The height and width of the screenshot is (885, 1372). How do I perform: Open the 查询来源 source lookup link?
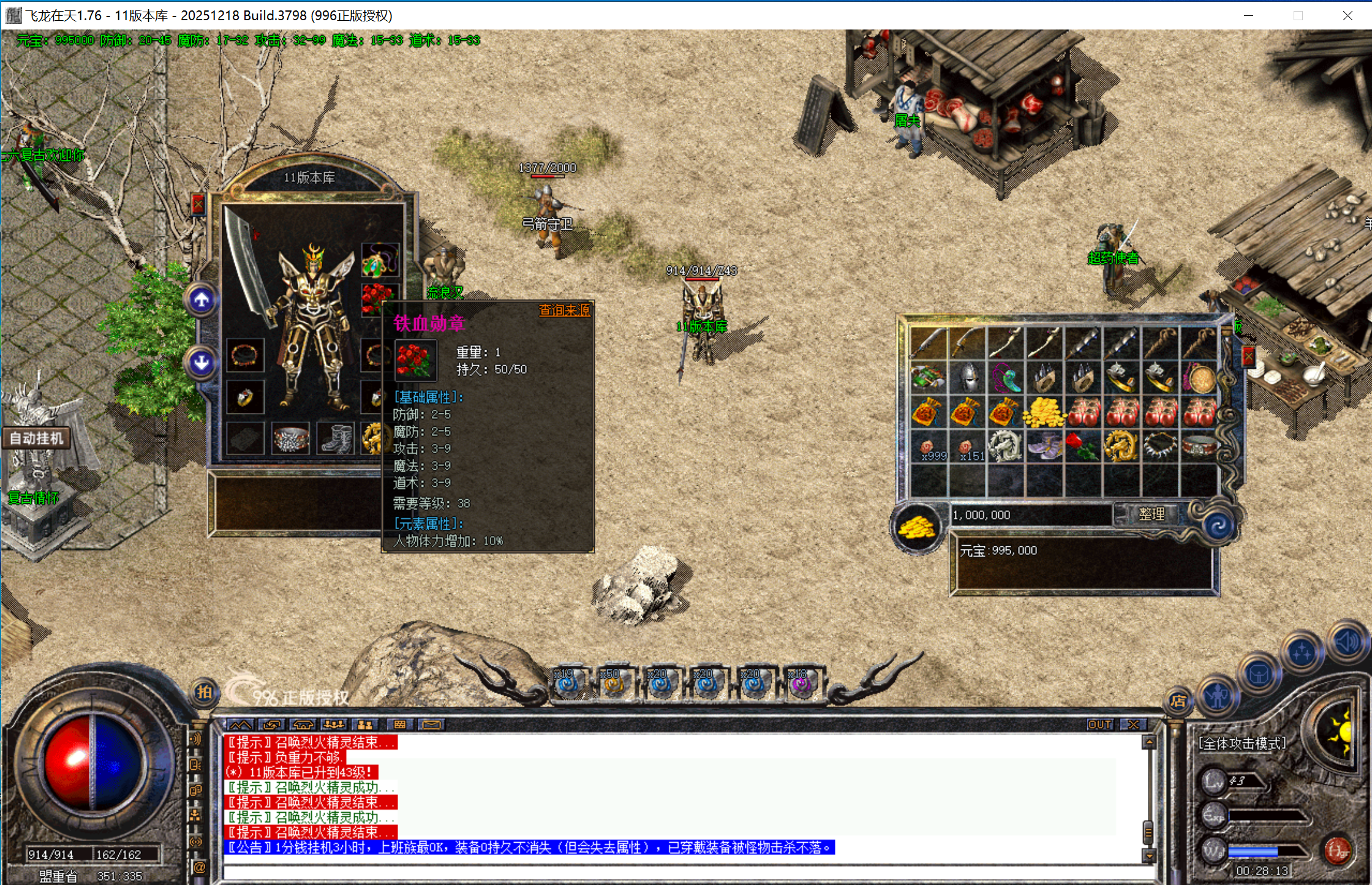563,311
